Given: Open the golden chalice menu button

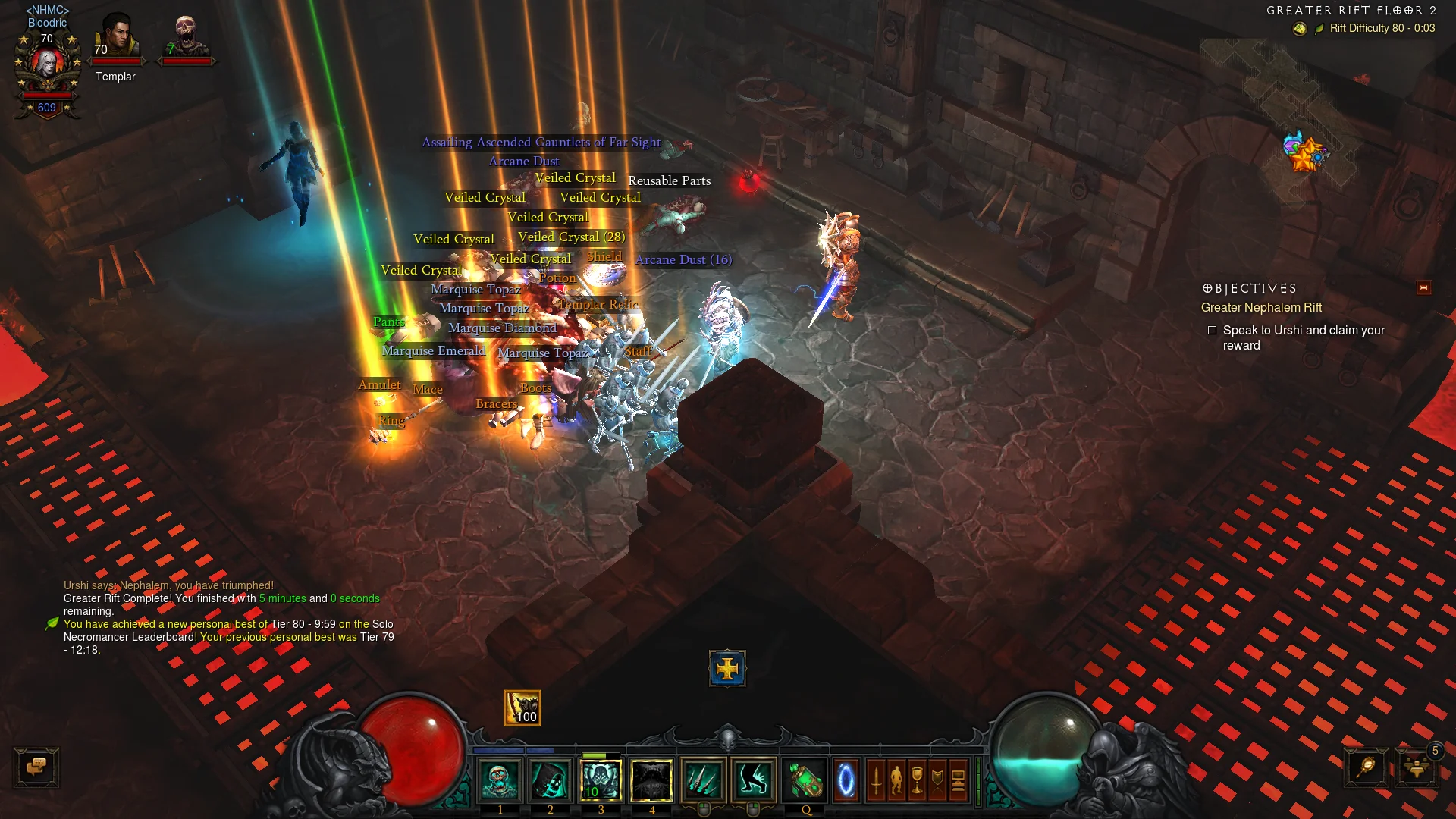Looking at the screenshot, I should coord(917,780).
